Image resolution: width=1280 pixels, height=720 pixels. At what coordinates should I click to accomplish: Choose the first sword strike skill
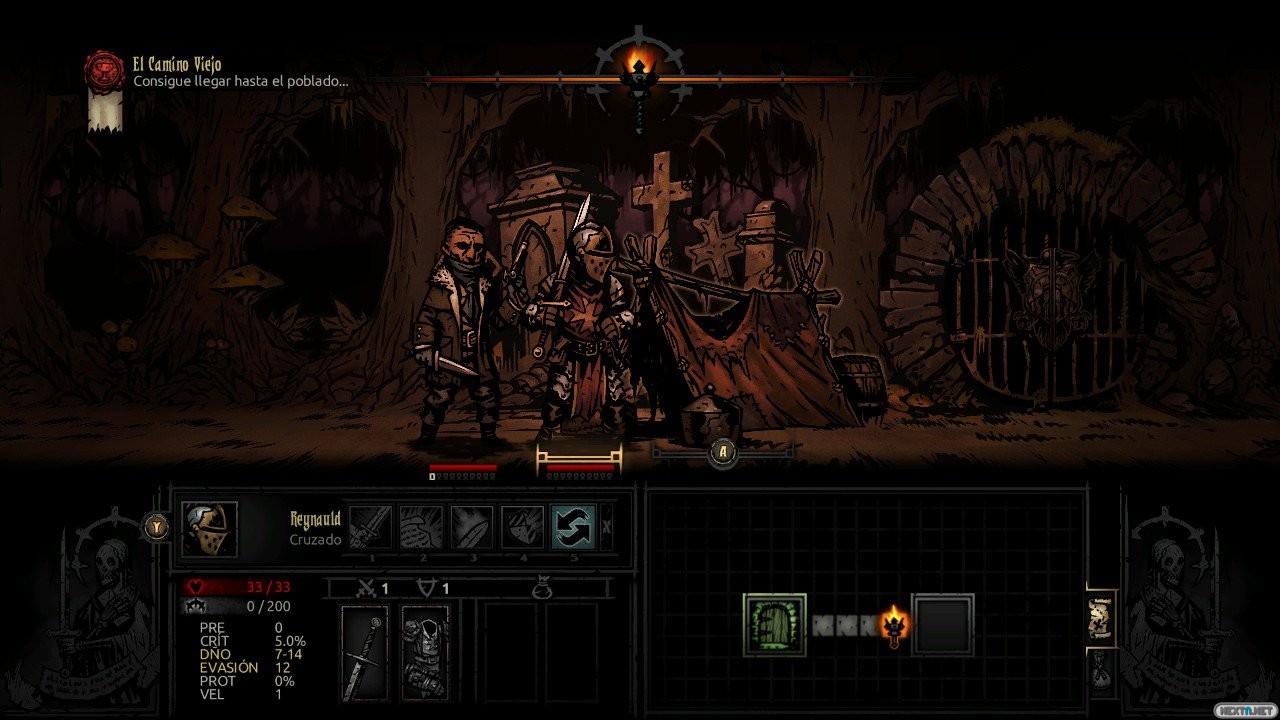point(370,527)
